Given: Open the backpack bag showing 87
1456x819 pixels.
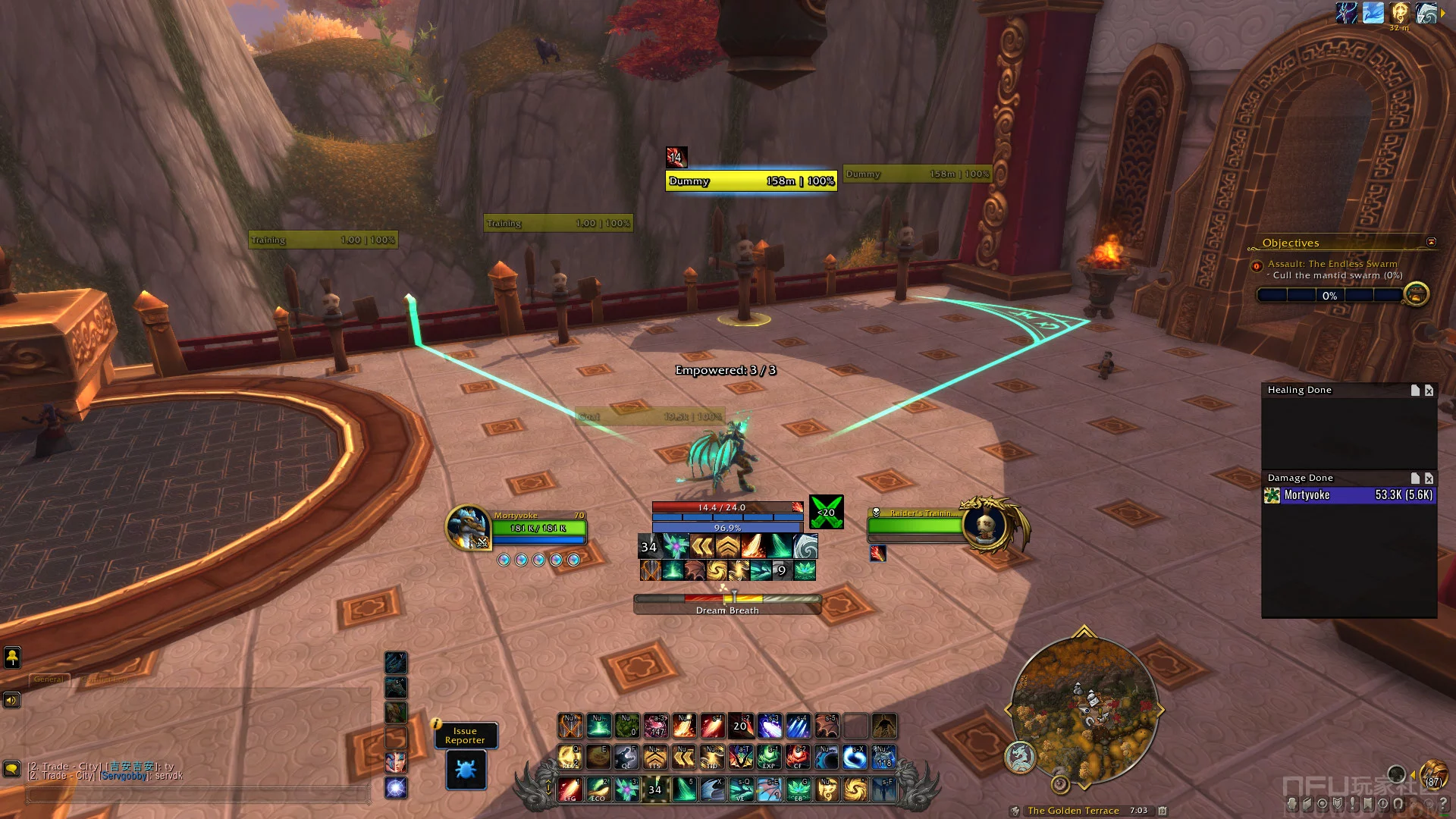Looking at the screenshot, I should [x=1432, y=776].
